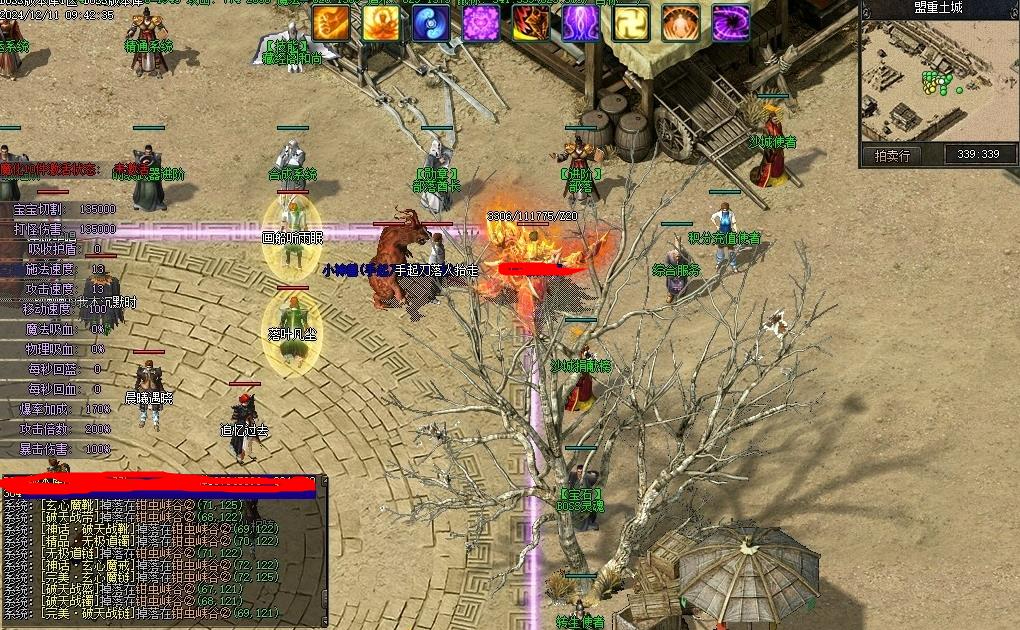
Task: Trigger the red-gold slashing blade skill
Action: (531, 22)
